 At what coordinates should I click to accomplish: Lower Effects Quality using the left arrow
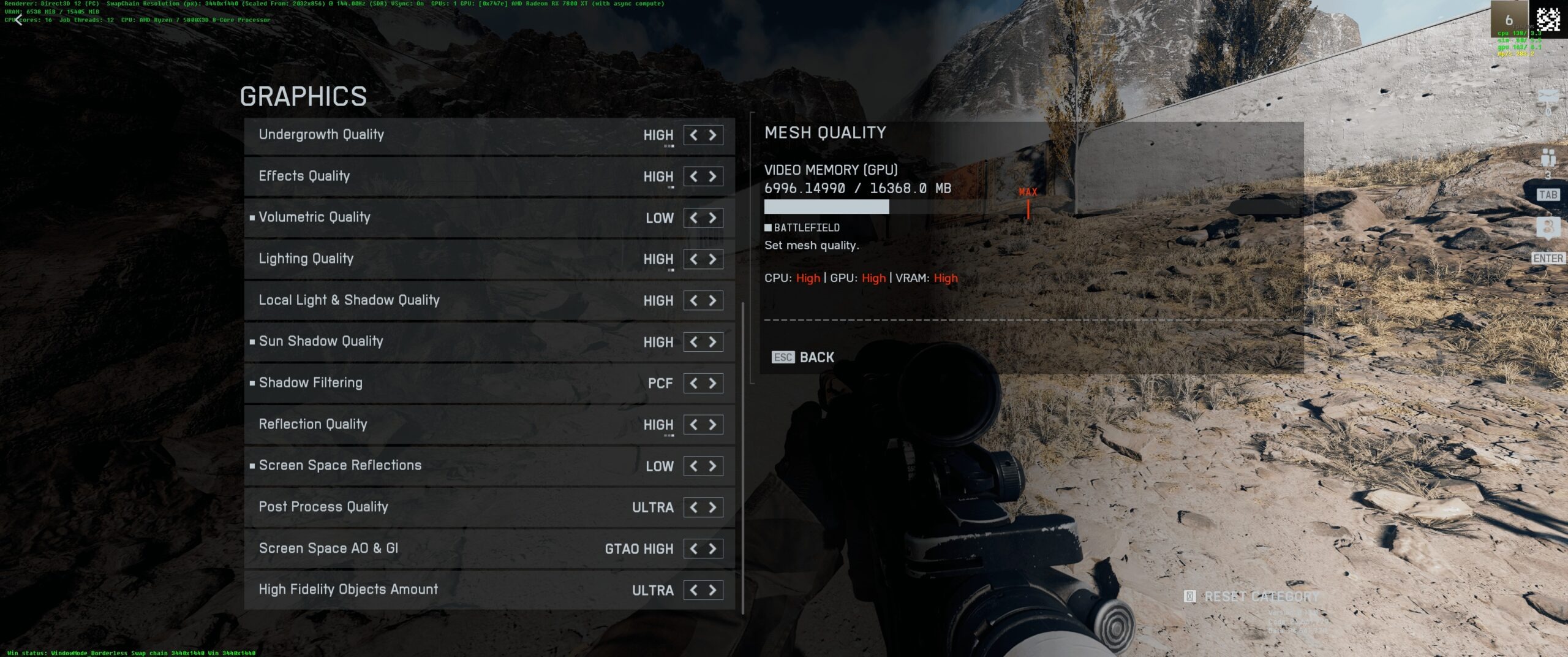pyautogui.click(x=693, y=177)
